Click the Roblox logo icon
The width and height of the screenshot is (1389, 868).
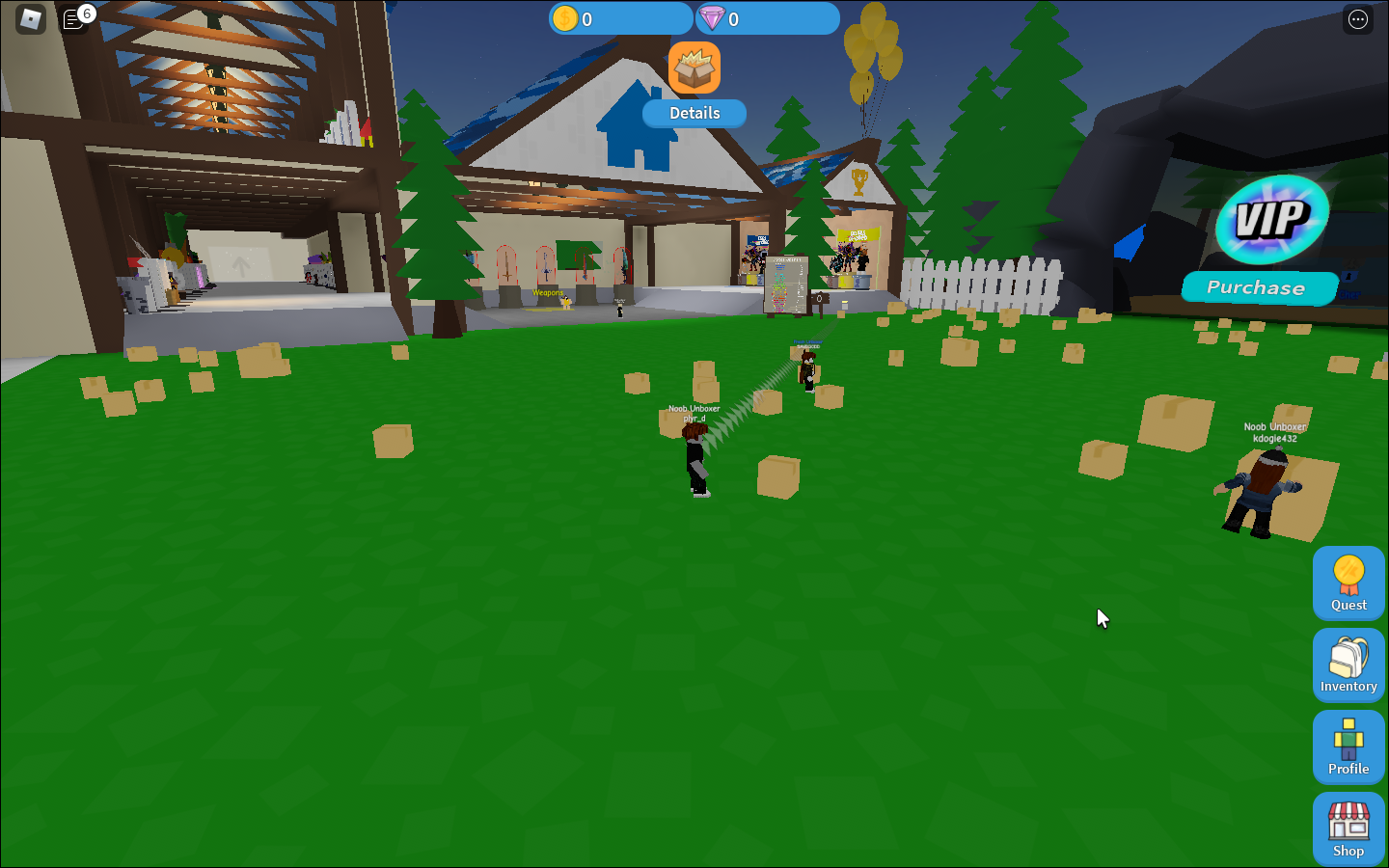(29, 18)
